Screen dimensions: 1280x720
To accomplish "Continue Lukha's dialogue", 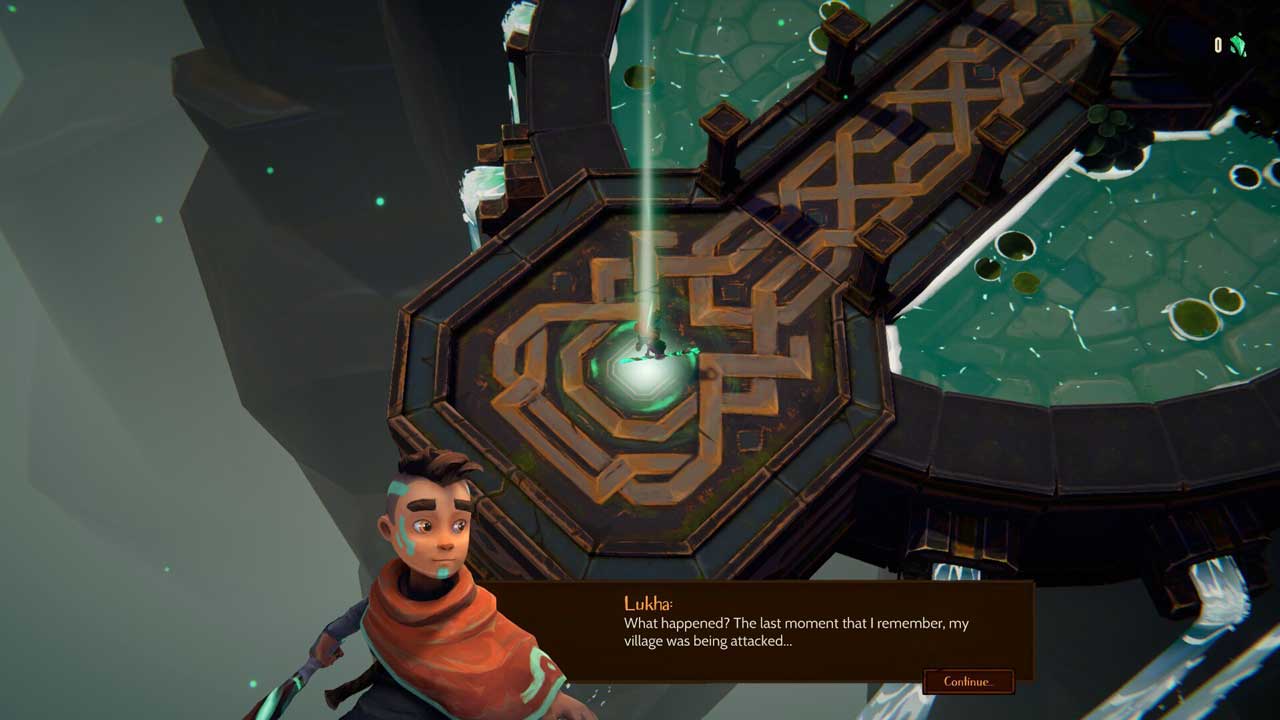I will tap(967, 682).
